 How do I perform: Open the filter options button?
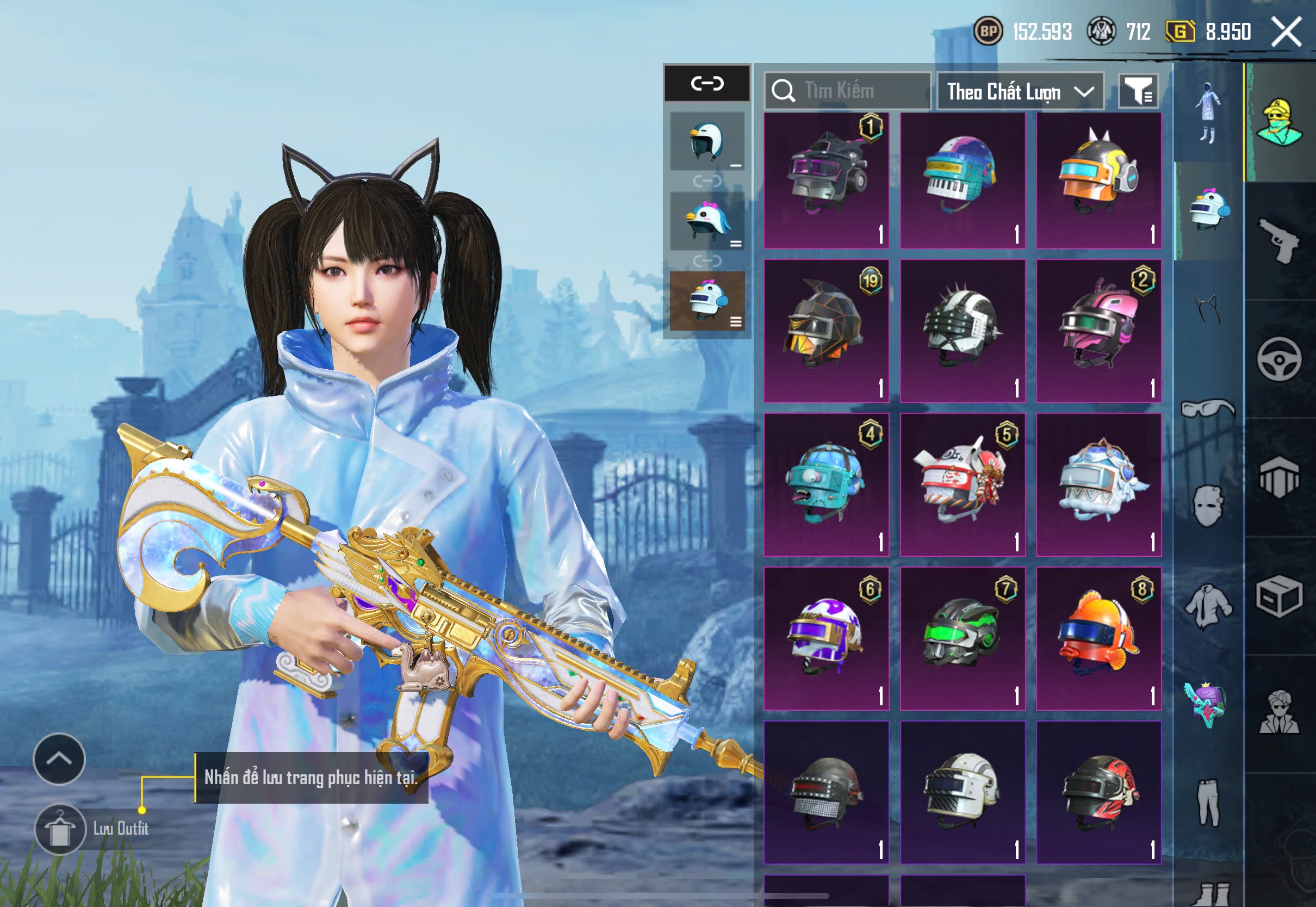[x=1138, y=90]
